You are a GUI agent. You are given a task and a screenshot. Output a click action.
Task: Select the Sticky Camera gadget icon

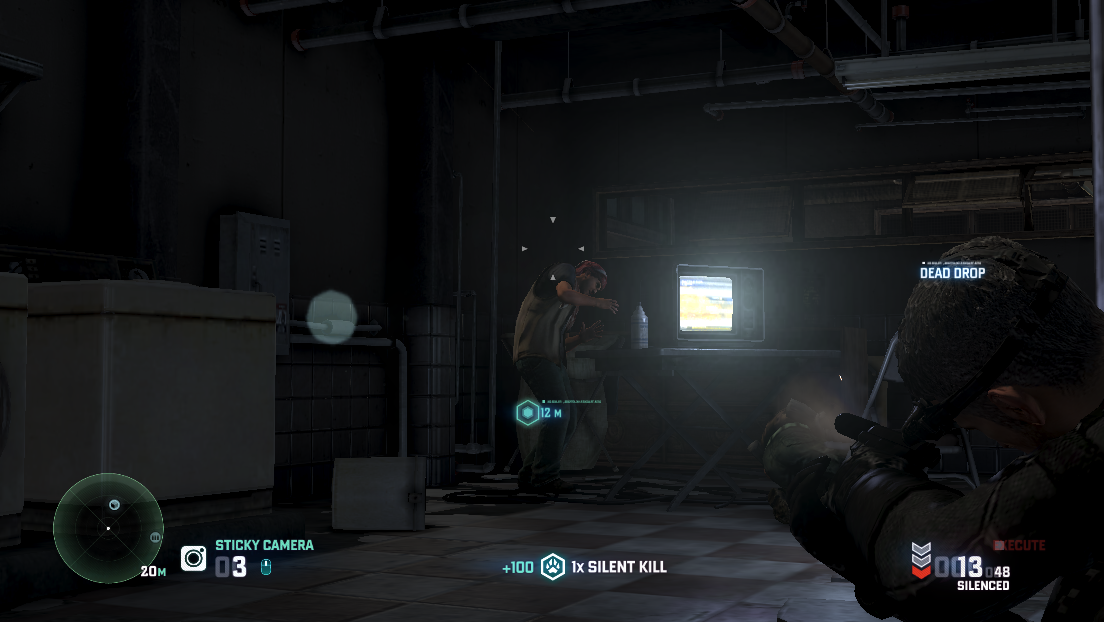coord(193,558)
